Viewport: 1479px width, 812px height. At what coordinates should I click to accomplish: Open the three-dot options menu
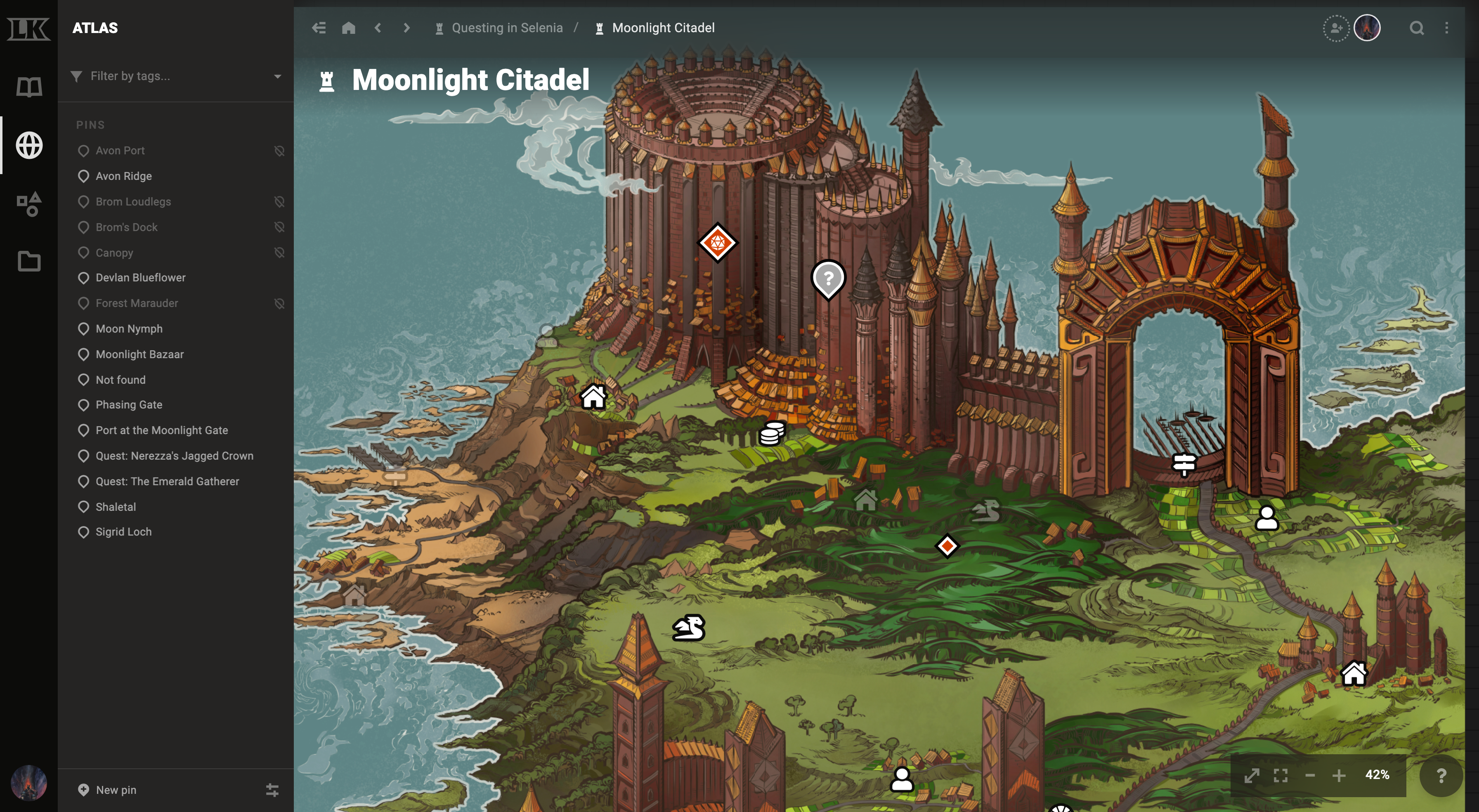click(1446, 28)
